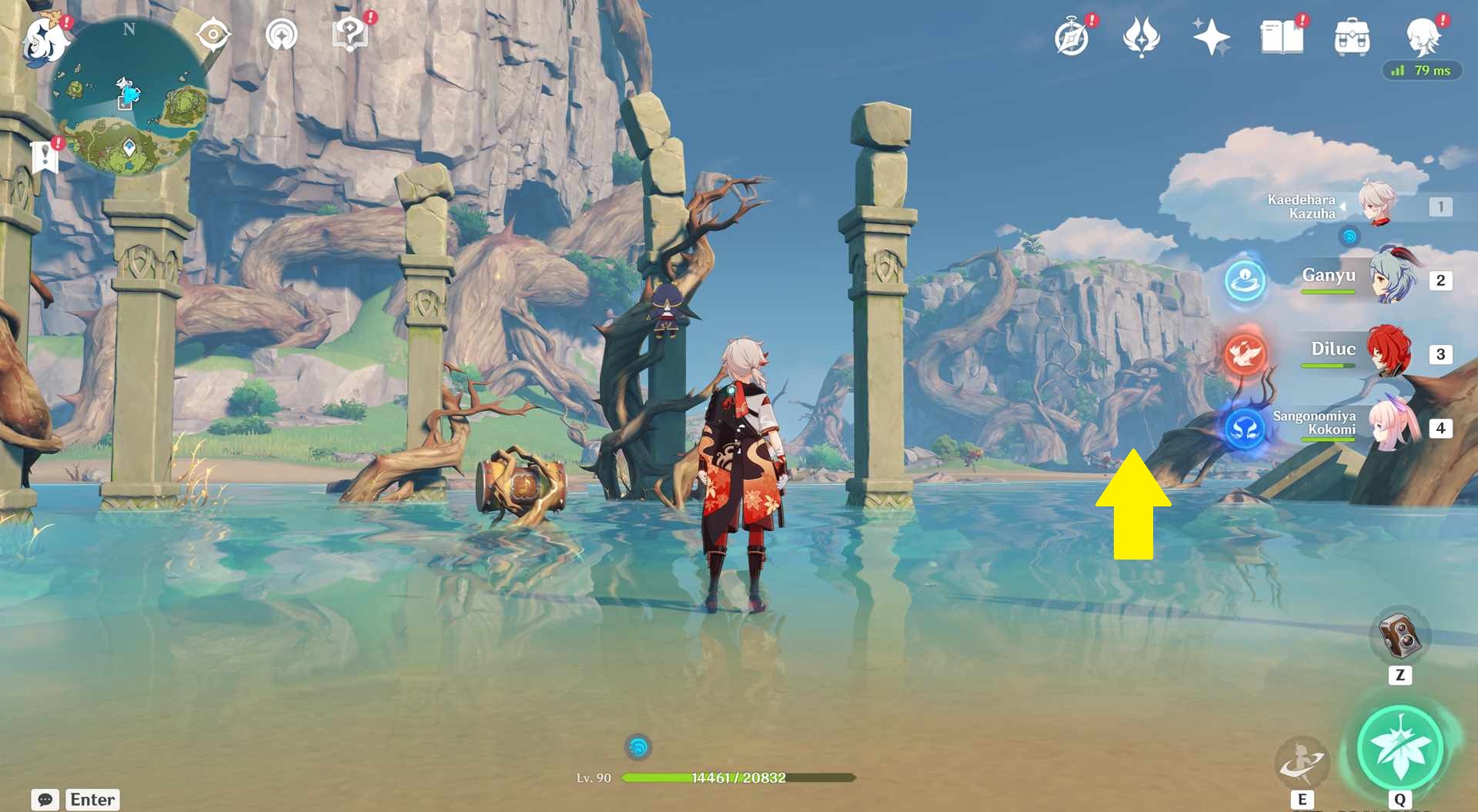Click the eye-shaped vision overview icon beside minimap
Image resolution: width=1478 pixels, height=812 pixels.
click(x=213, y=32)
